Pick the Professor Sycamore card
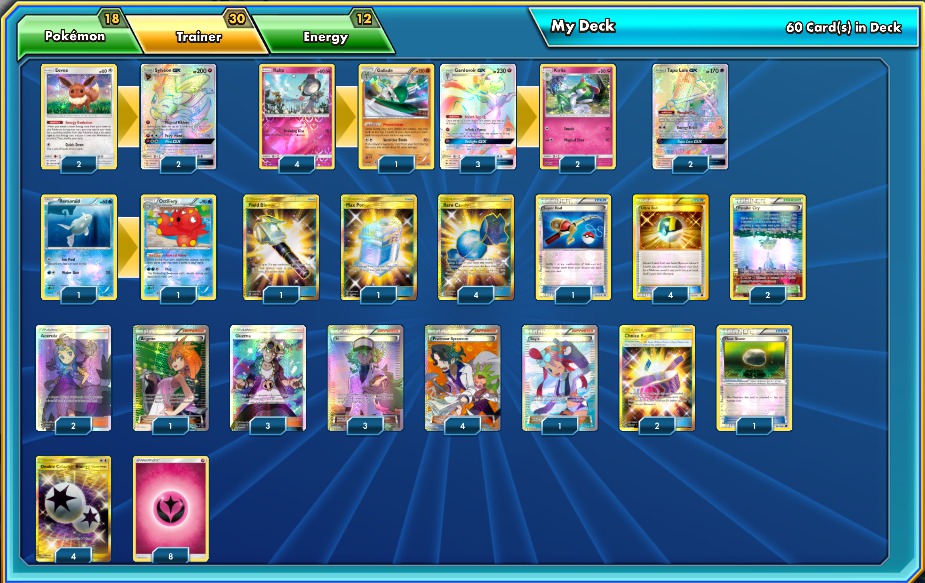The image size is (925, 583). click(462, 375)
